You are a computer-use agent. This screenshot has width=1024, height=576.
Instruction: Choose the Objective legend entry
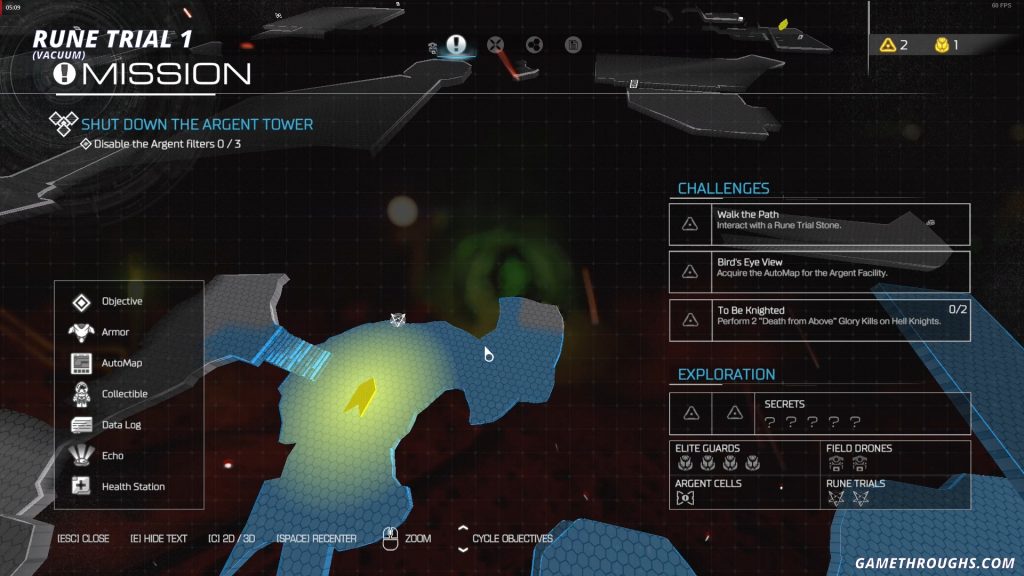point(121,301)
